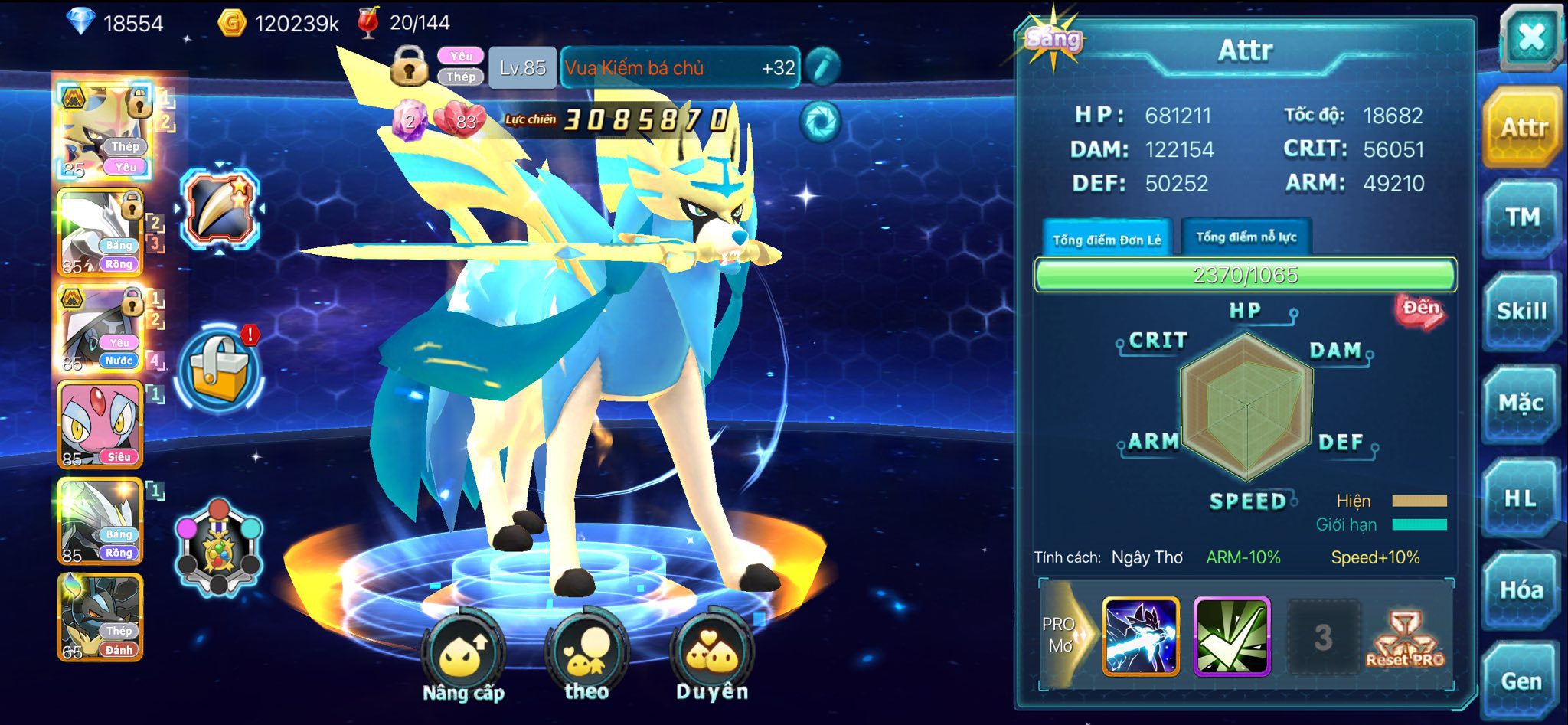Screen dimensions: 1568x725
Task: Open the Skill side tab
Action: tap(1521, 311)
